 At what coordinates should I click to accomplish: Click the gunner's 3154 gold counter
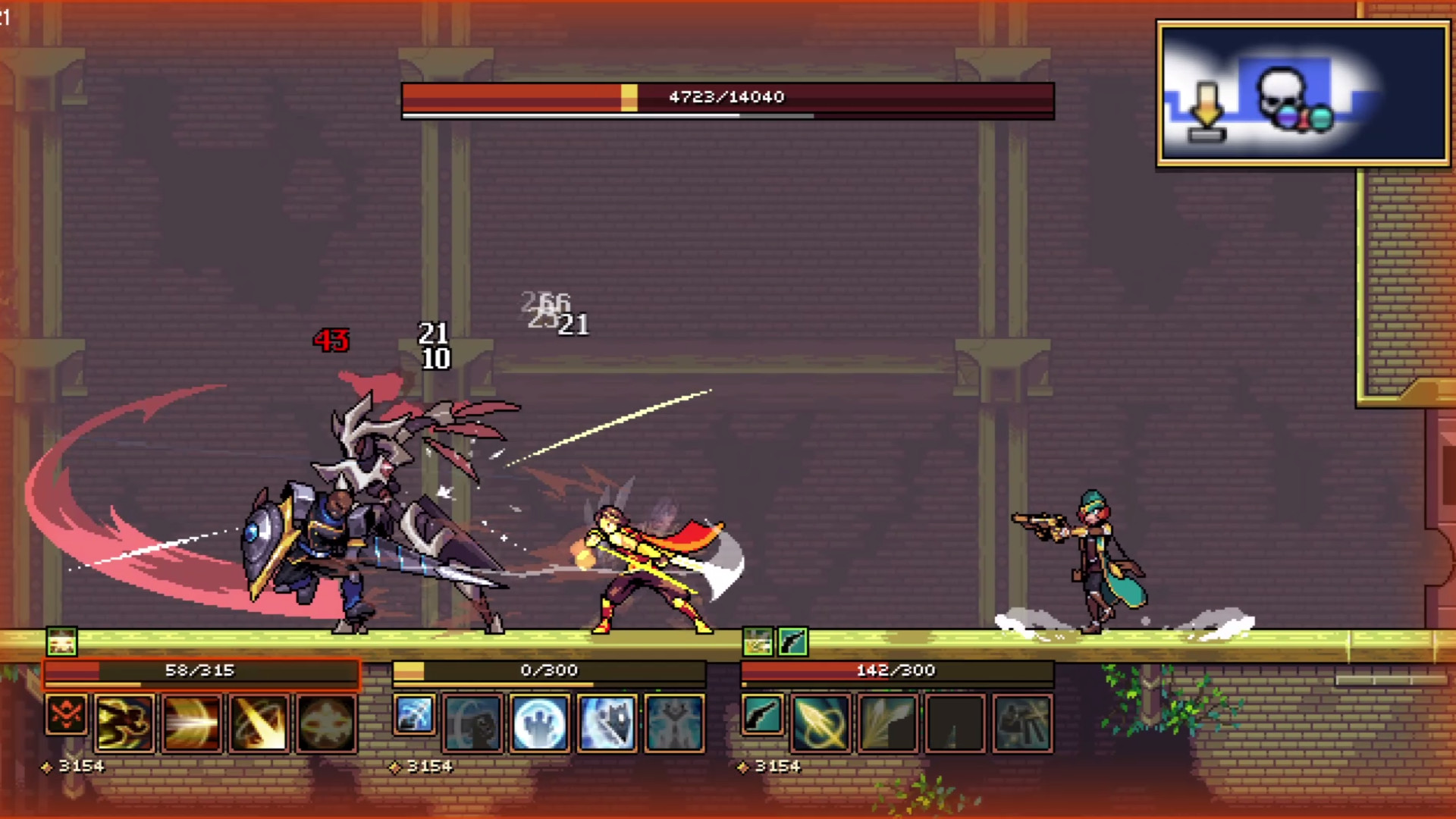[x=781, y=766]
